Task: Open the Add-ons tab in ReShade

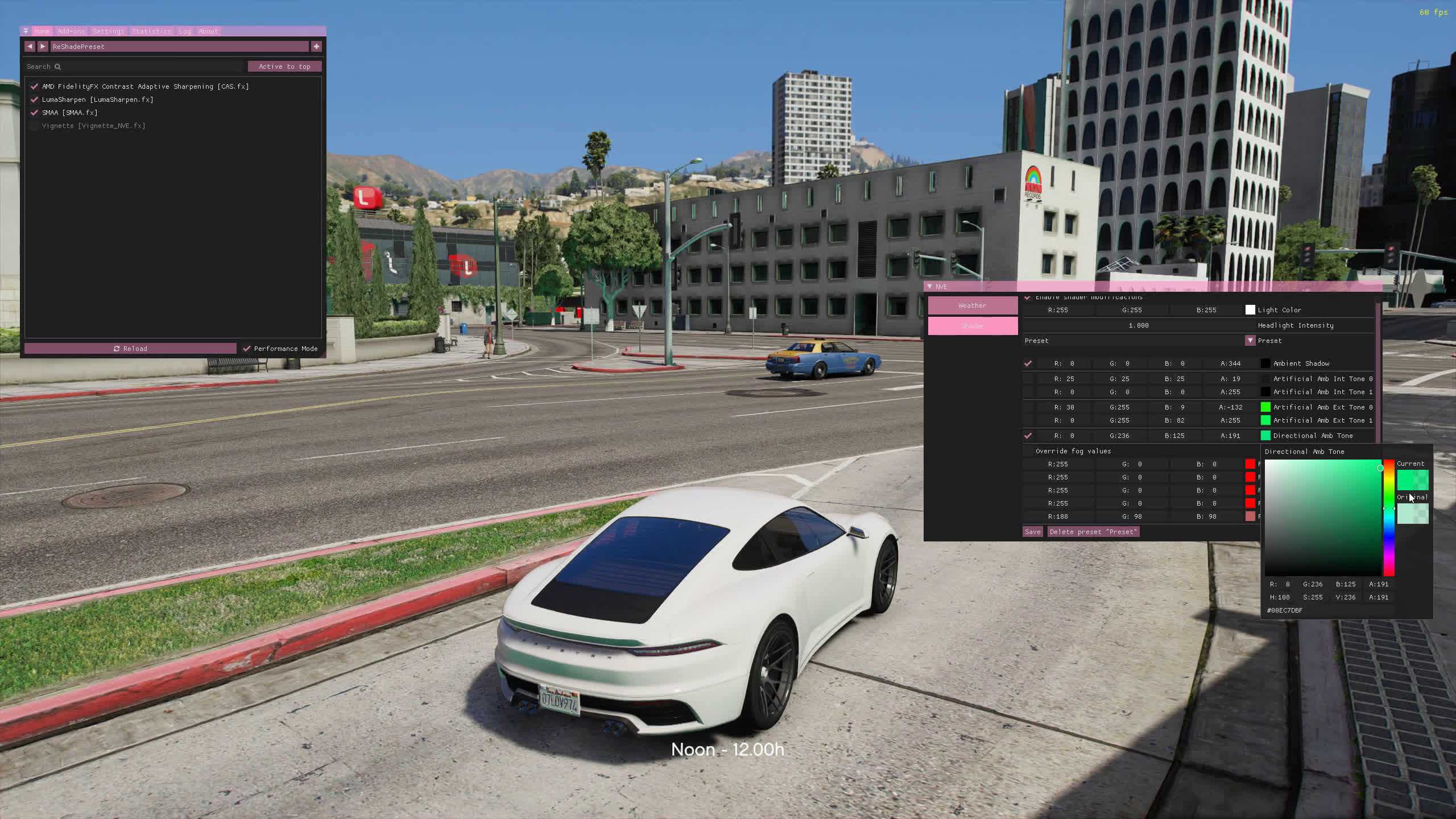Action: (x=71, y=31)
